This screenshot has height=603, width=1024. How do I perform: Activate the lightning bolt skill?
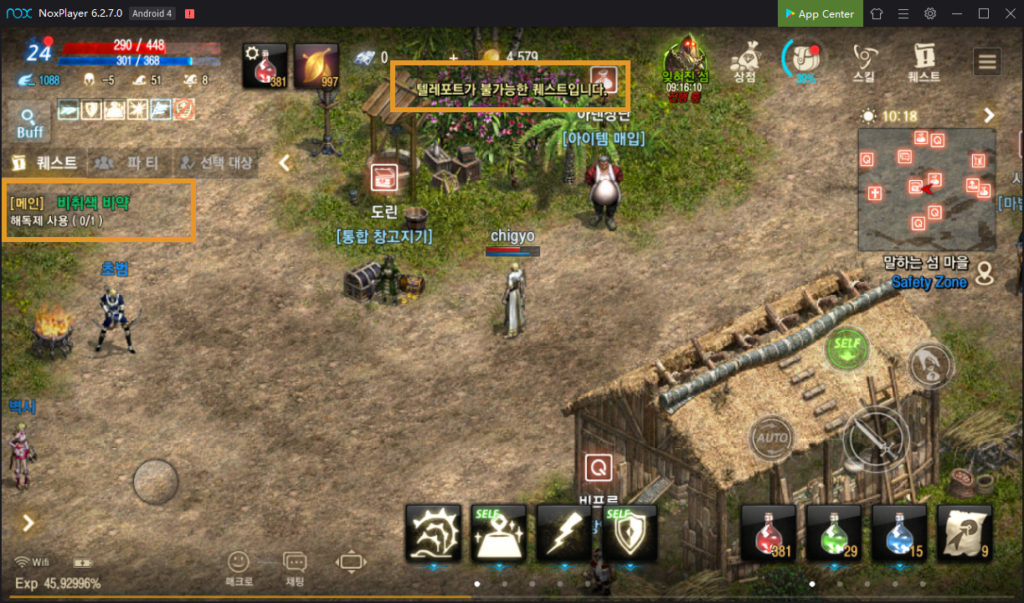point(564,532)
